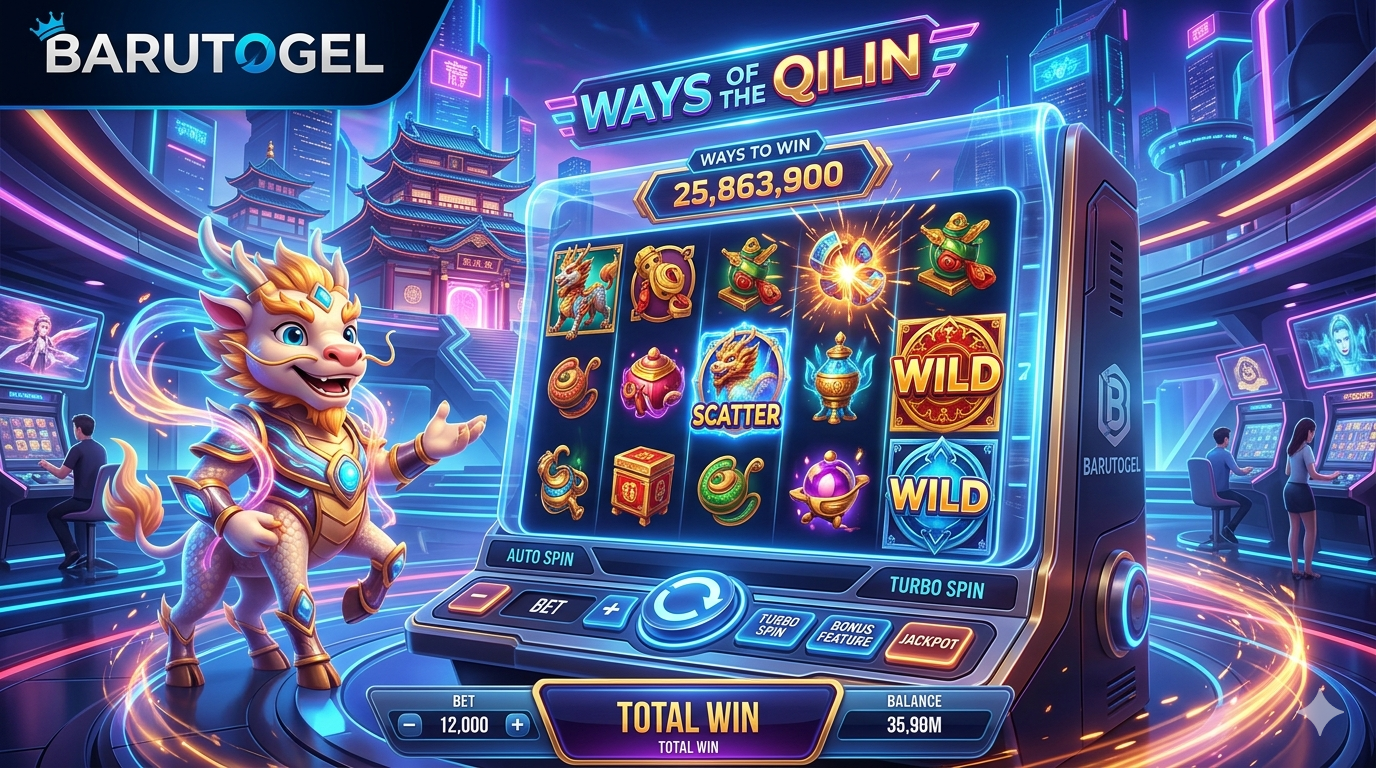1376x768 pixels.
Task: Open the Bonus Feature button
Action: 845,633
